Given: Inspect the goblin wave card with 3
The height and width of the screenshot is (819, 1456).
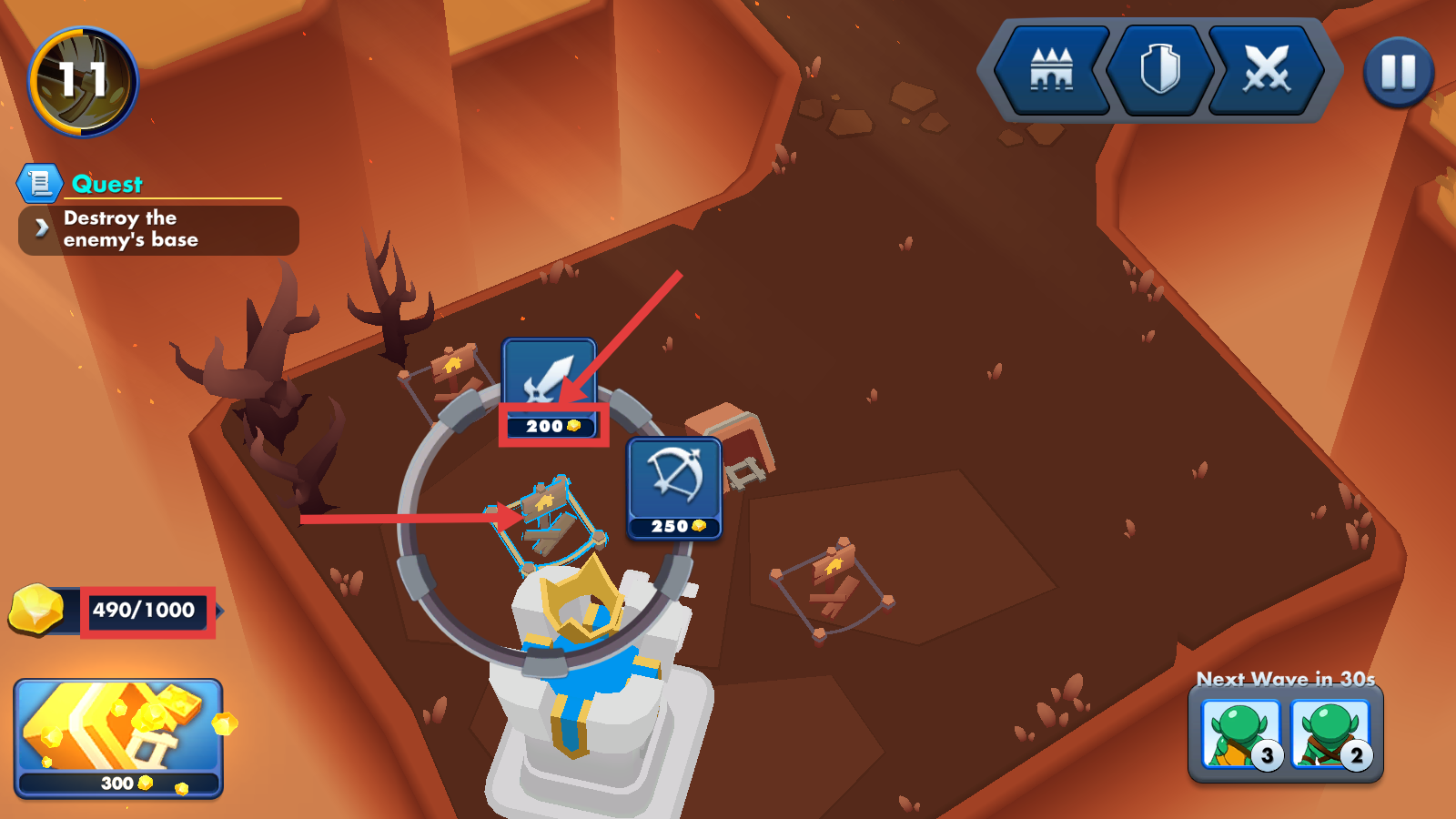Looking at the screenshot, I should pos(1240,734).
